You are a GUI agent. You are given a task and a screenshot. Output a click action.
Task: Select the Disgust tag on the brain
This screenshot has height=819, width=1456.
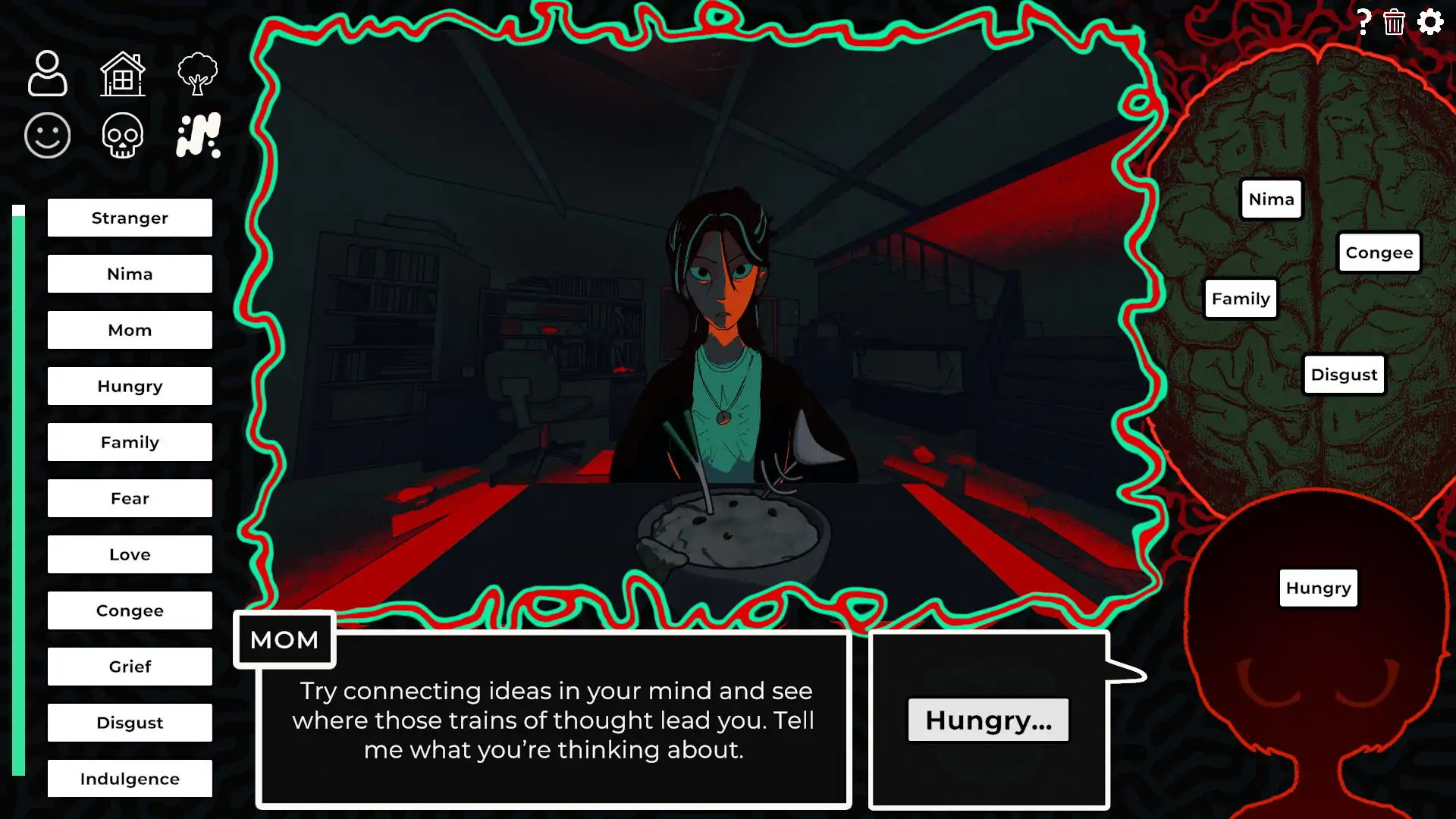point(1344,375)
